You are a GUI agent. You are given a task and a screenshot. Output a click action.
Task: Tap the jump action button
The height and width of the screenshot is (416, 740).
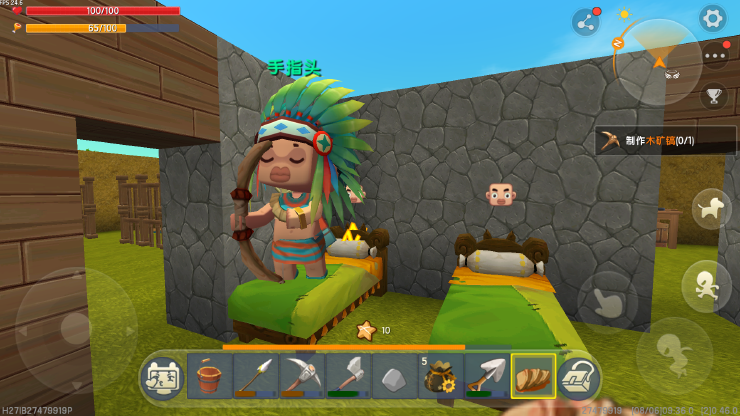pyautogui.click(x=672, y=351)
